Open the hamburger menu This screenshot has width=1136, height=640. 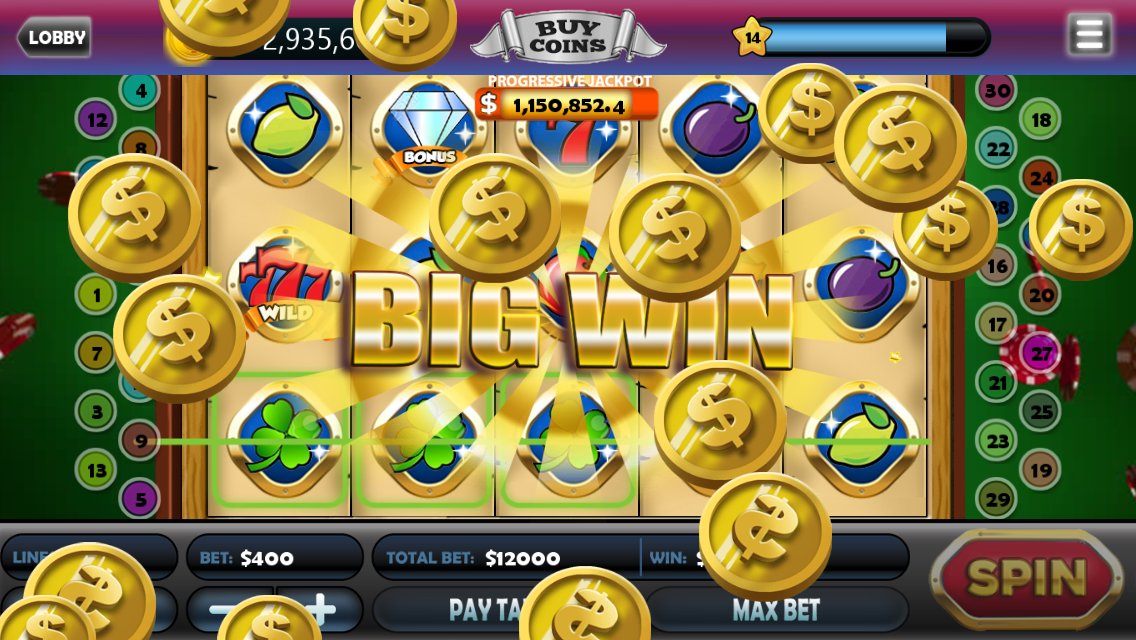[x=1089, y=35]
